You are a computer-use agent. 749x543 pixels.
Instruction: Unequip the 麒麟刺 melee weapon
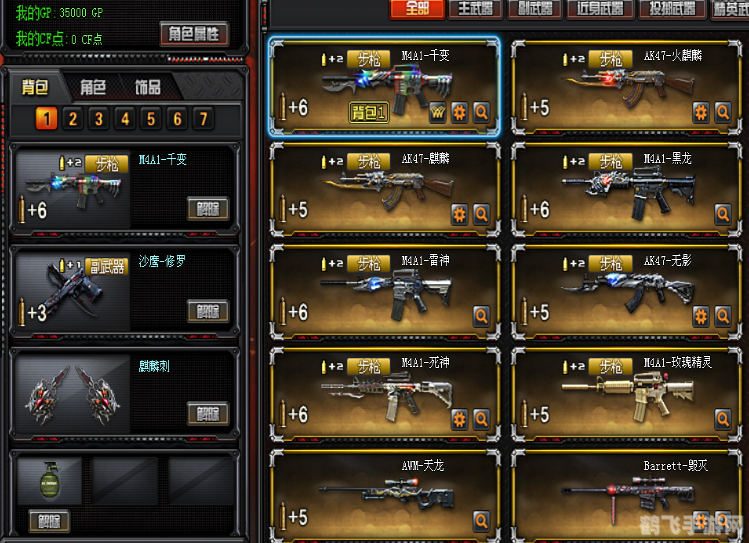tap(207, 413)
